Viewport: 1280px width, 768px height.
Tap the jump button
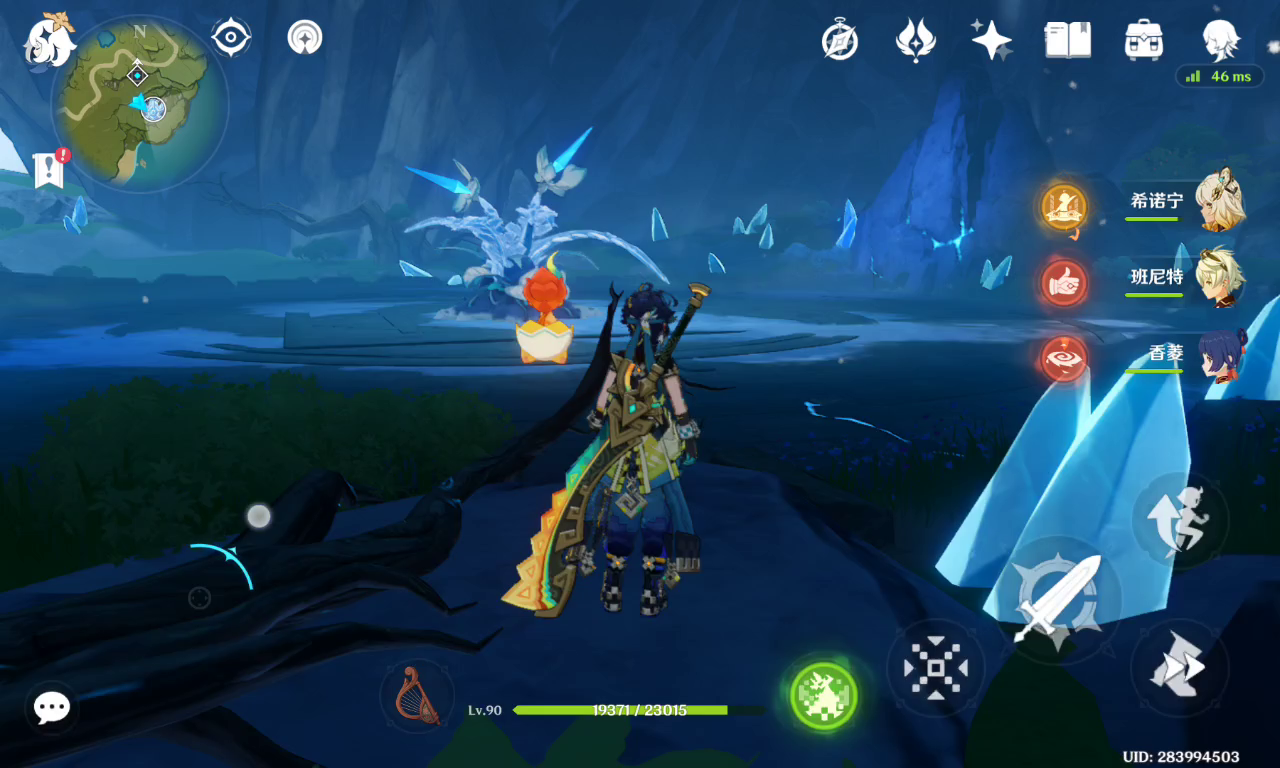[x=1180, y=520]
